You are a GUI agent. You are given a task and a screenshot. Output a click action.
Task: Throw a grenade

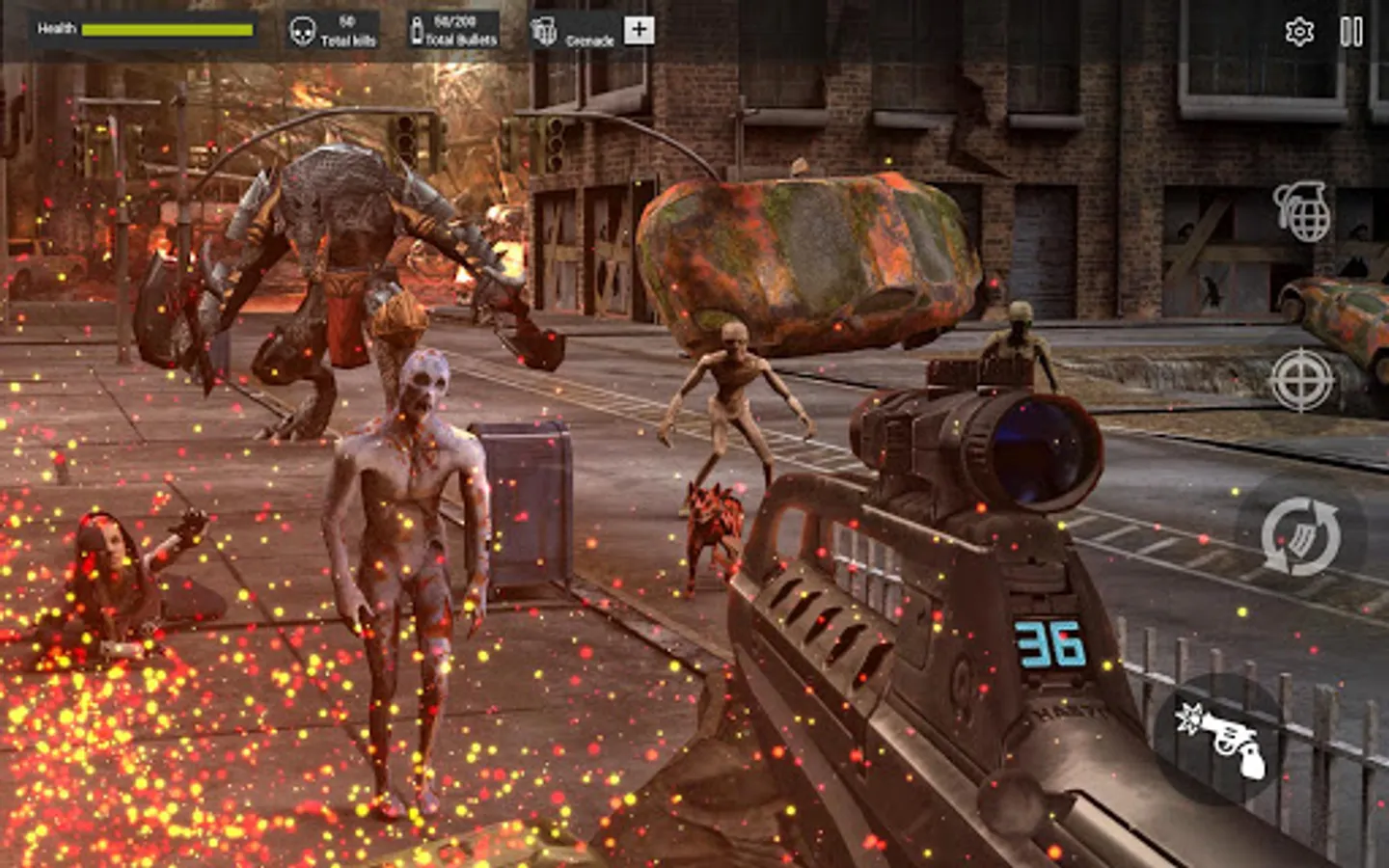[1301, 211]
